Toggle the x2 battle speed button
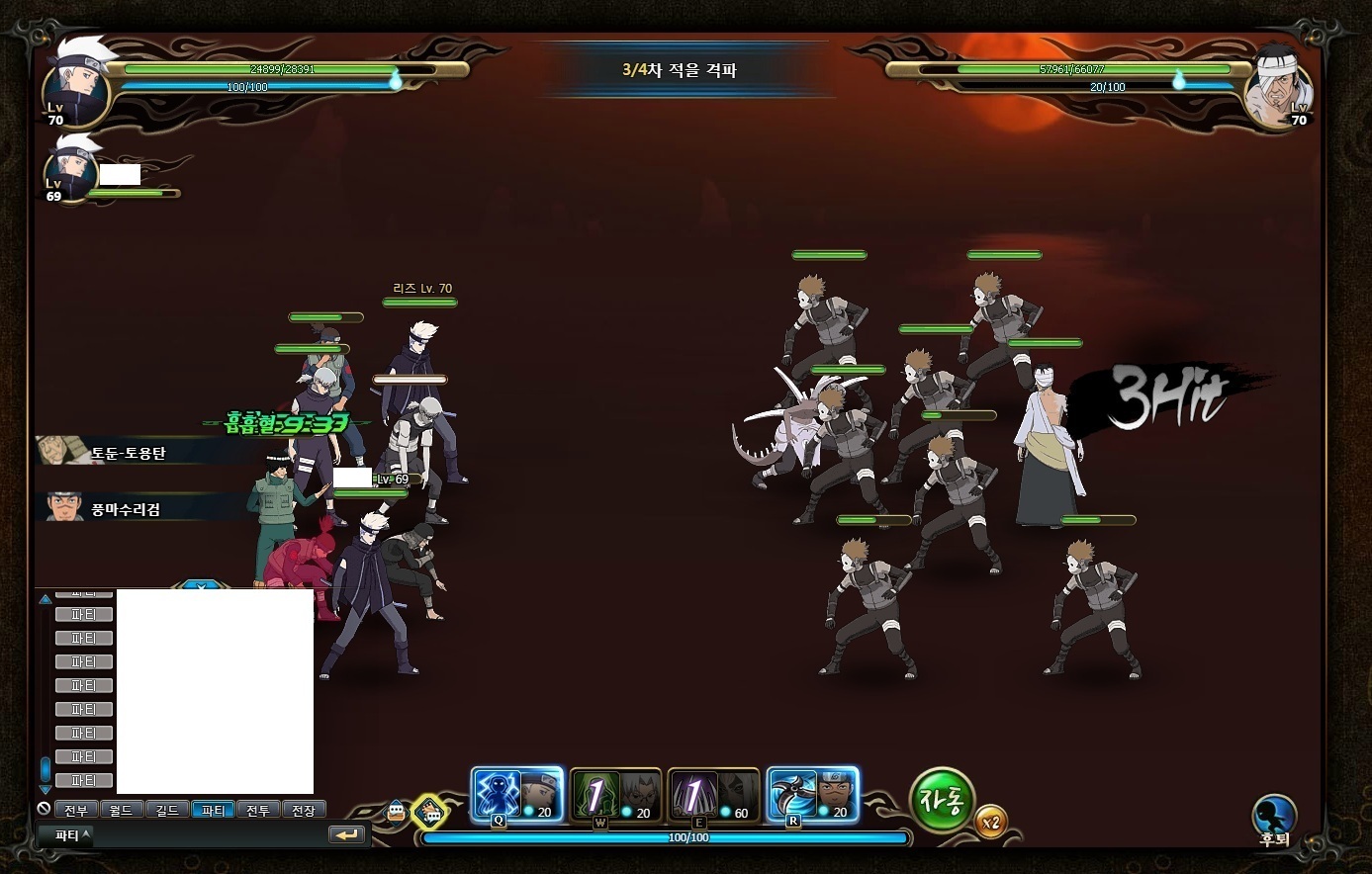The height and width of the screenshot is (874, 1372). pos(990,822)
